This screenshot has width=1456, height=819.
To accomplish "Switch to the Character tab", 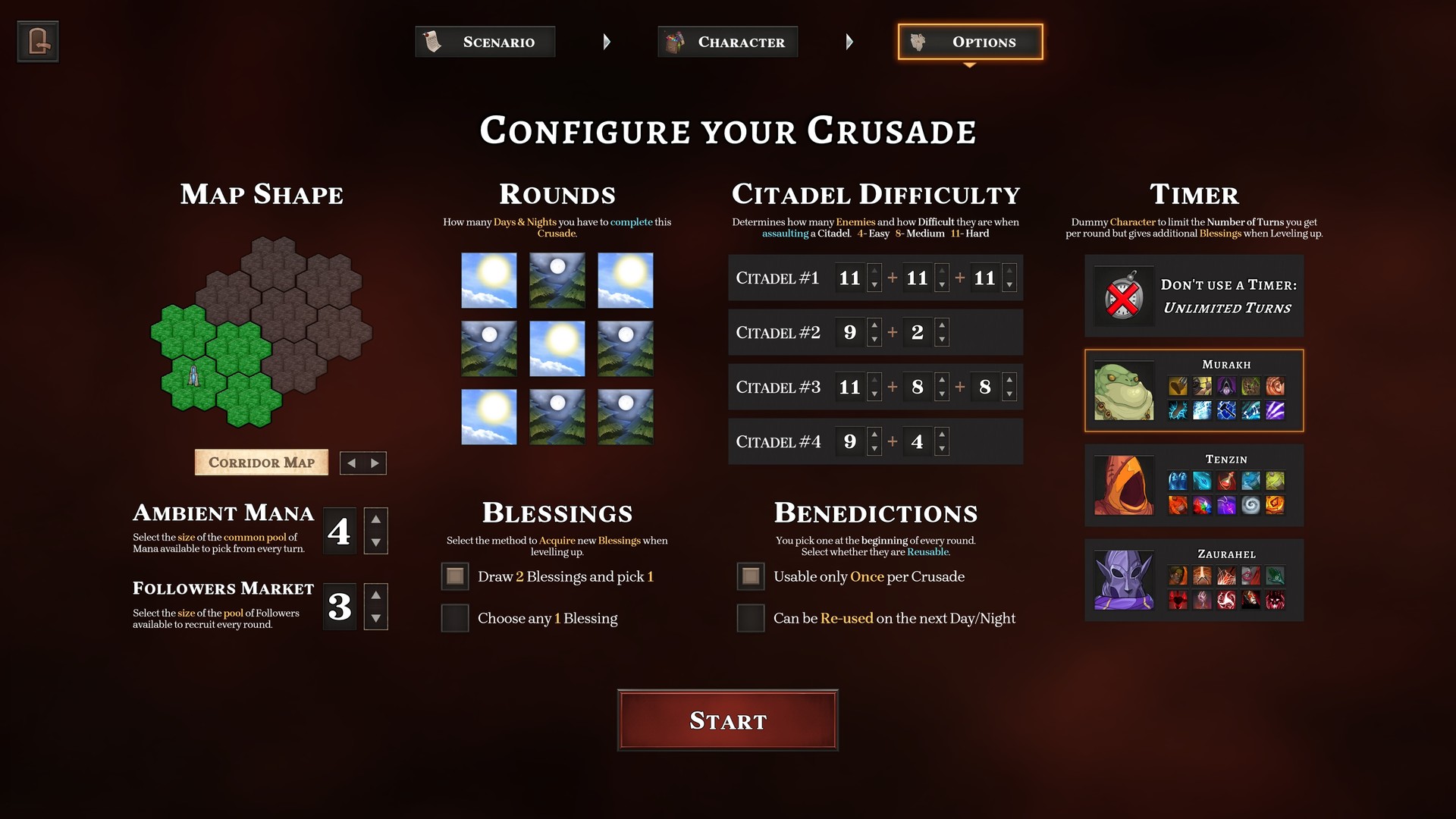I will click(727, 42).
